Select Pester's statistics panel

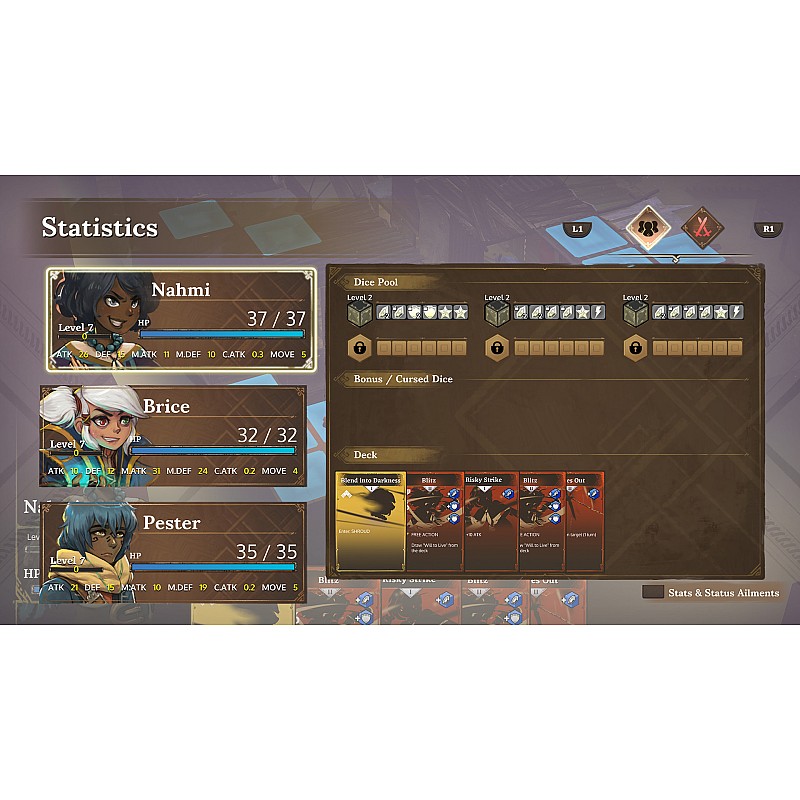coord(173,553)
